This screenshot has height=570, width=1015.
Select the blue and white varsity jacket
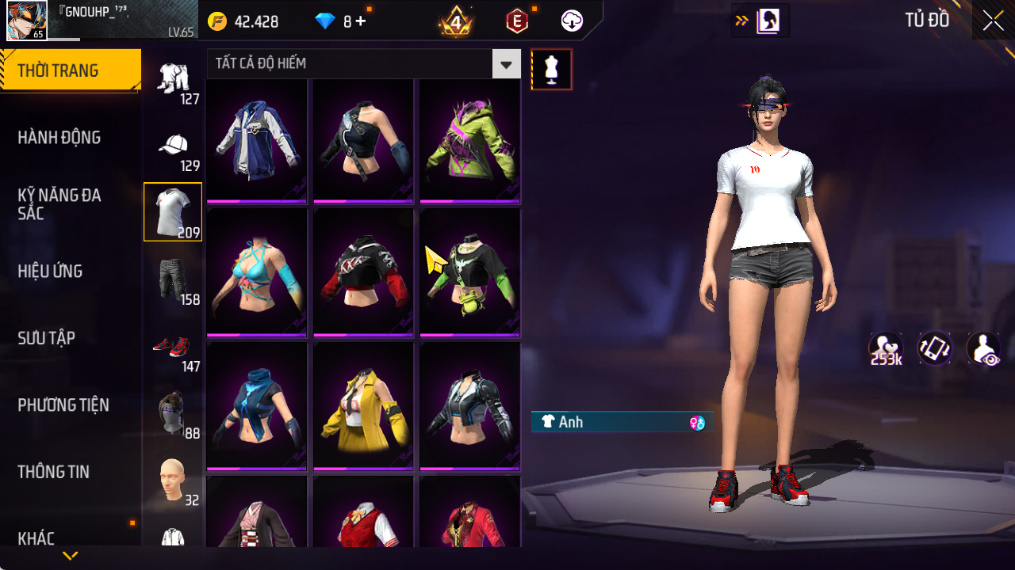pos(257,139)
